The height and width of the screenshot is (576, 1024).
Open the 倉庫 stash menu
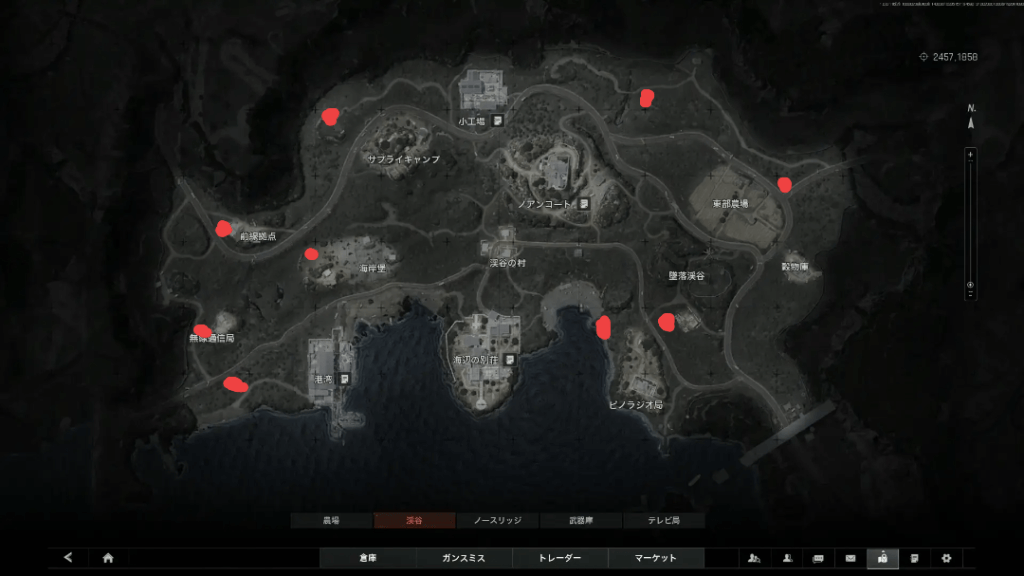tap(367, 558)
